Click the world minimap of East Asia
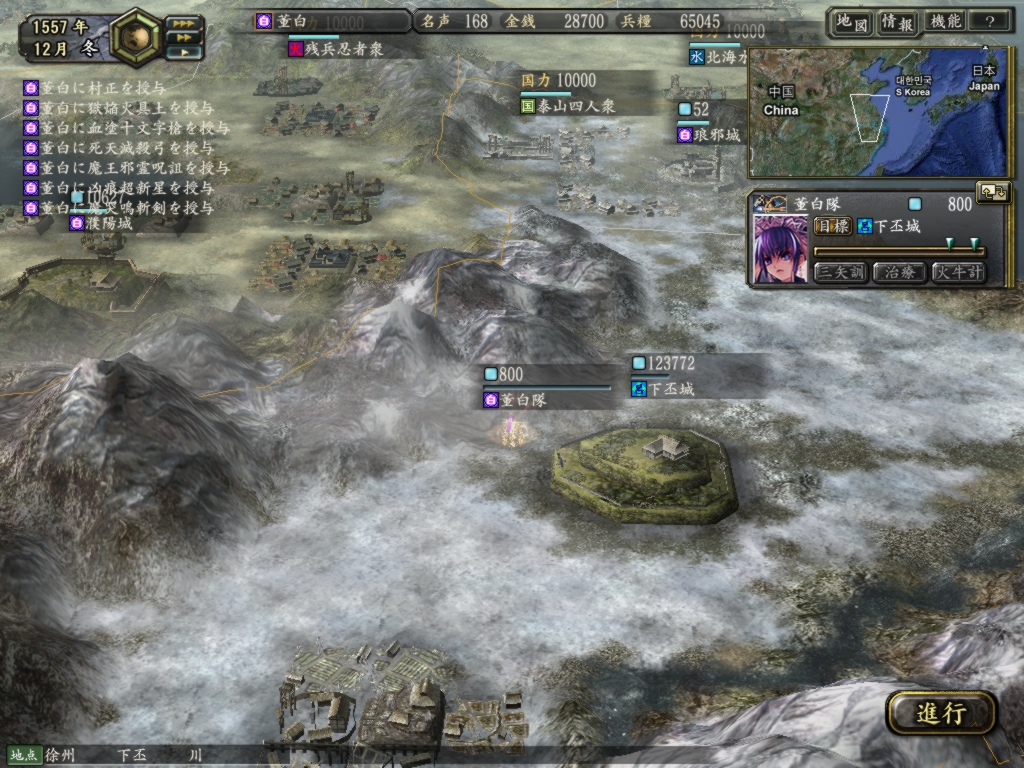 click(878, 112)
